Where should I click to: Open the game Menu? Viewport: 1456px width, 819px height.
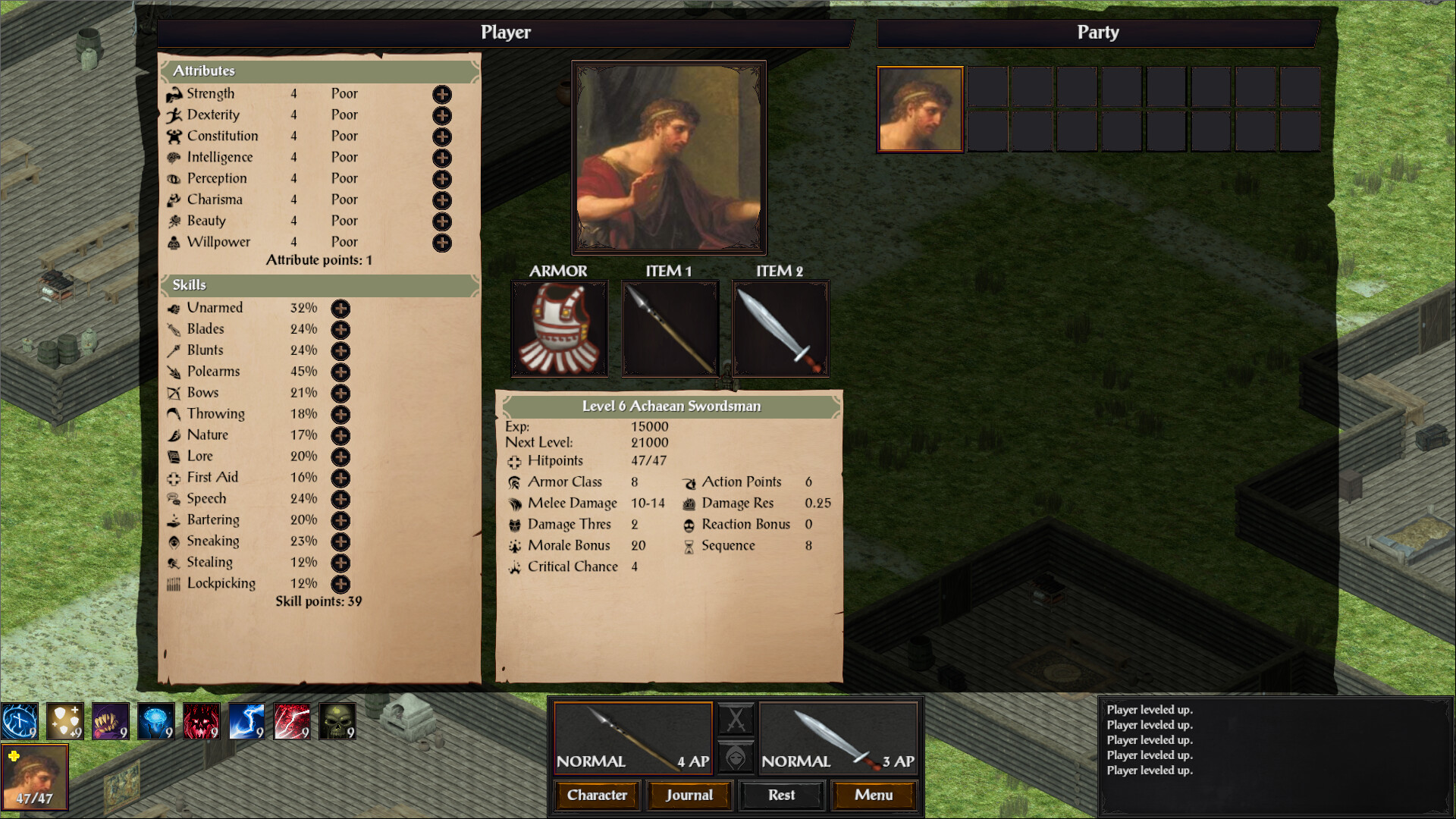(x=874, y=795)
